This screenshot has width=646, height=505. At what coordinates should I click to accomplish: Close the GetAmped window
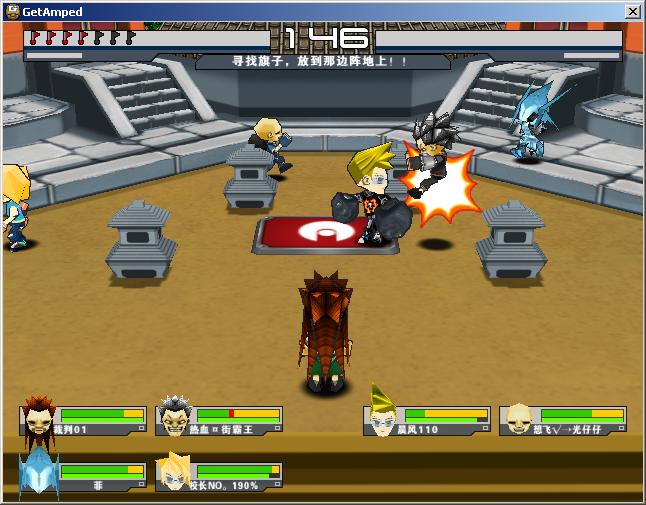click(632, 11)
